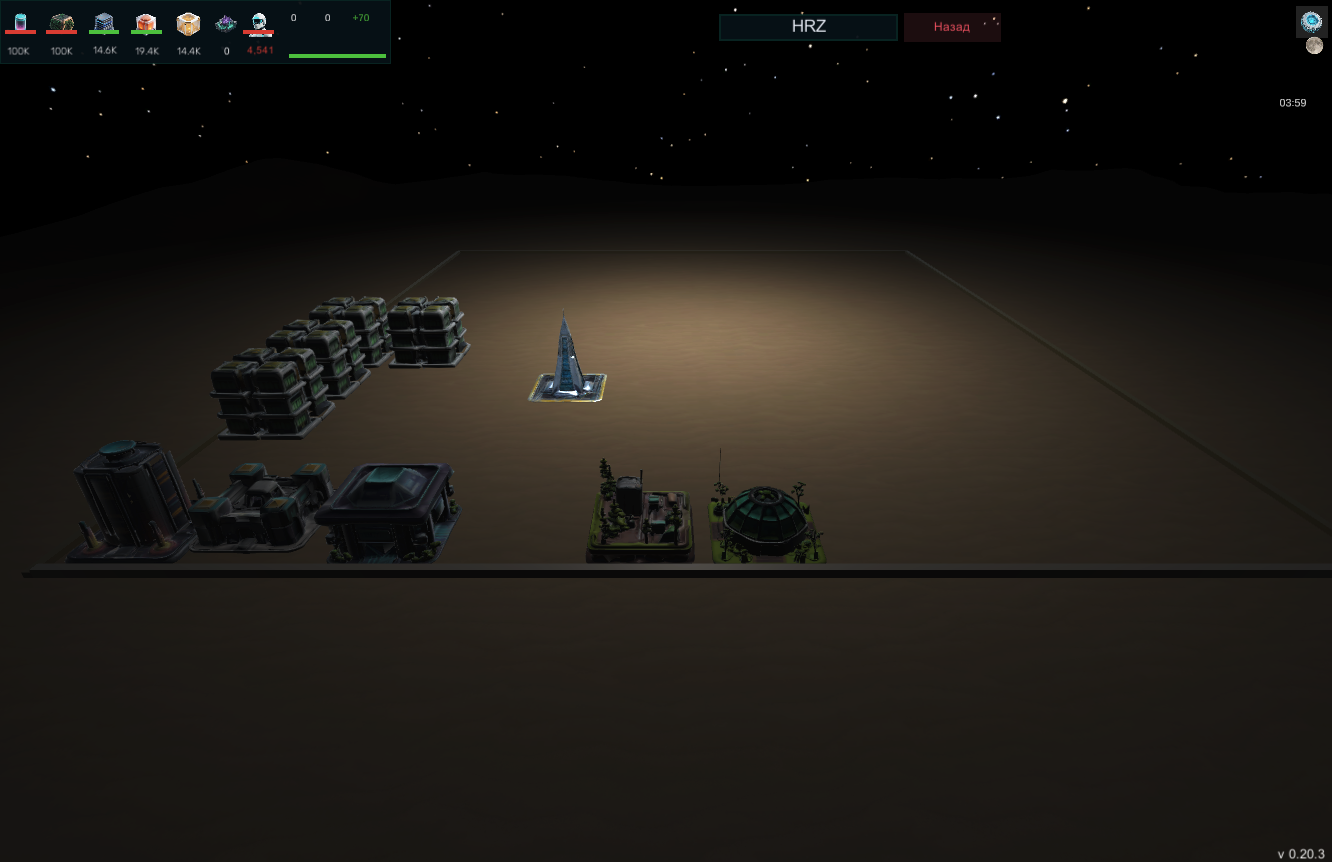This screenshot has height=862, width=1332.
Task: Choose the golden cube resource icon
Action: pos(188,24)
